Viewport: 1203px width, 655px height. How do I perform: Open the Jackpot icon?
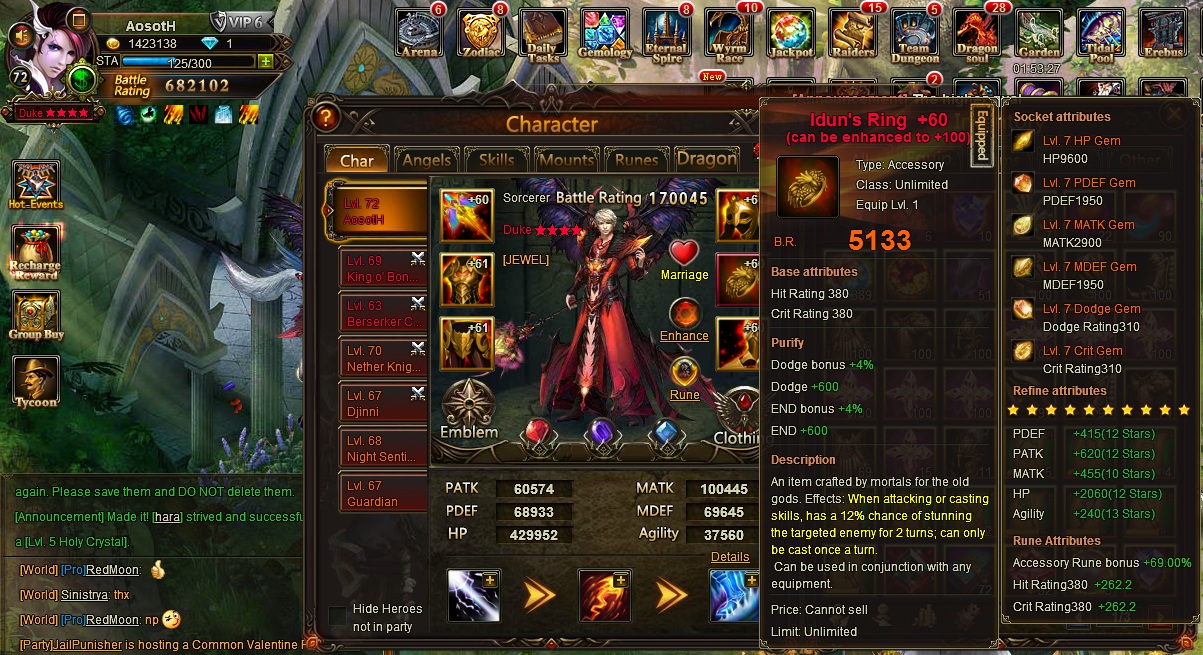790,36
